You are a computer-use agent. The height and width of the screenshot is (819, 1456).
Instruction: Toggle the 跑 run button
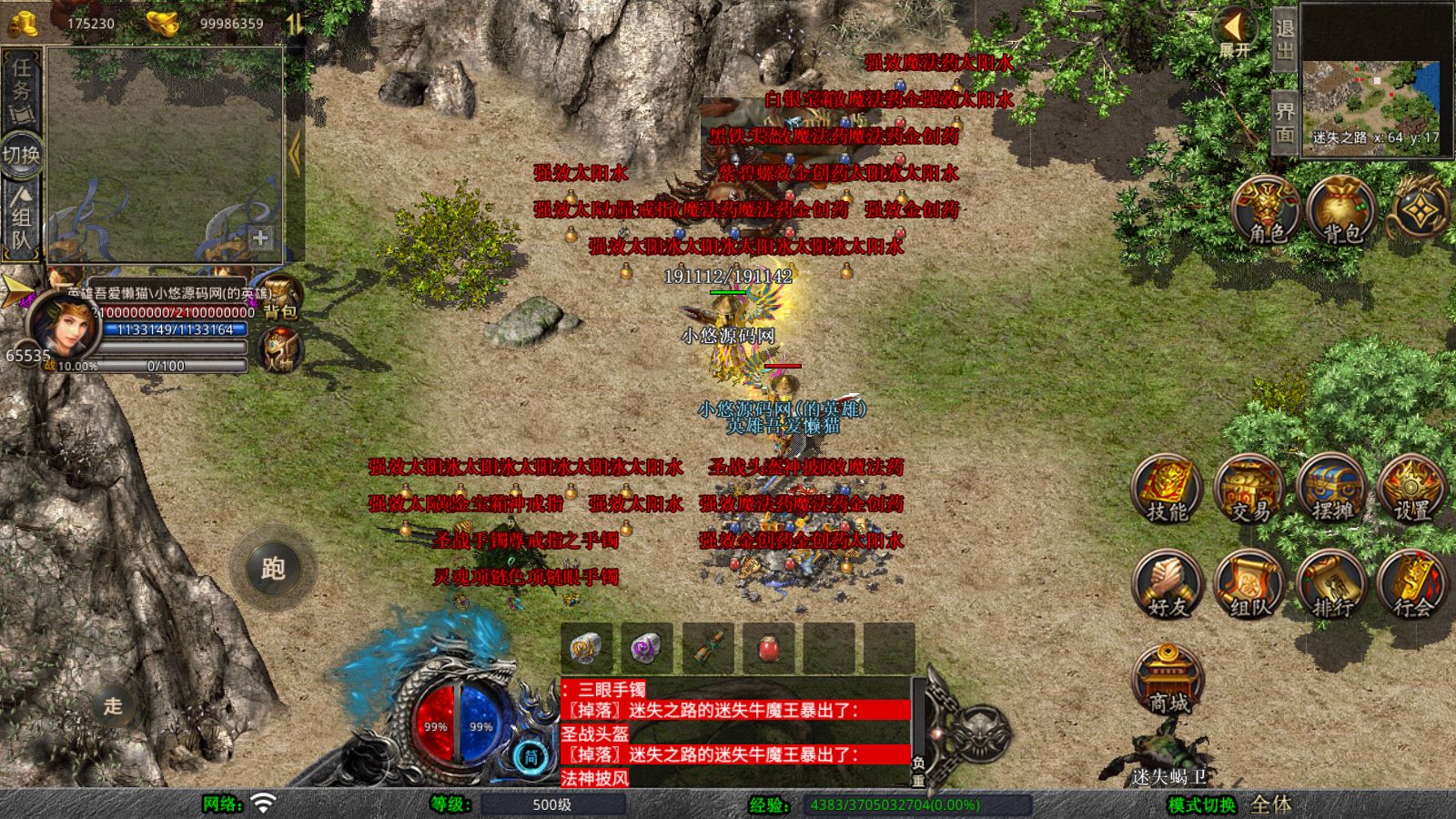tap(273, 568)
